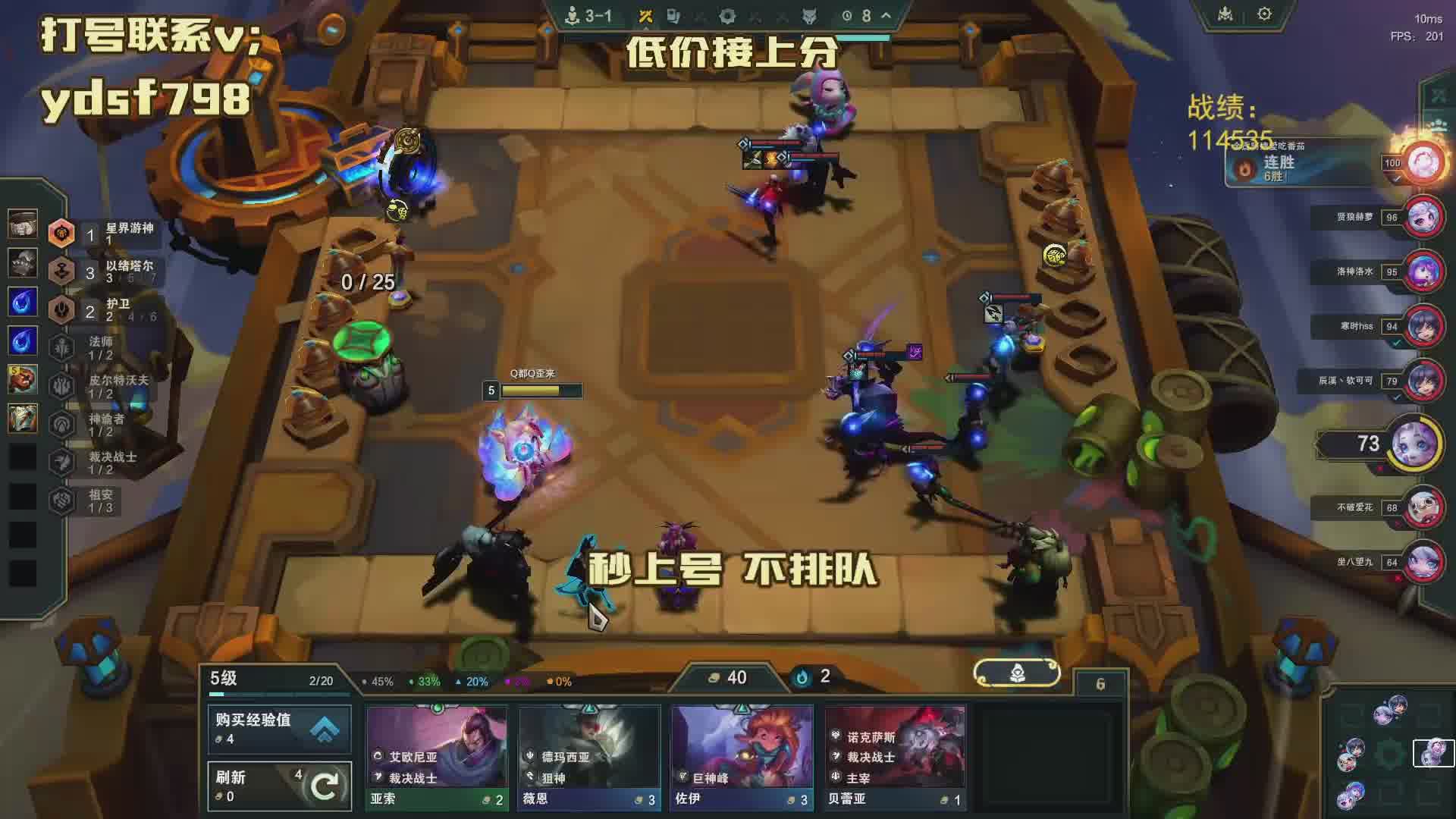1456x819 pixels.
Task: Check player 寒时hss's board
Action: (1423, 326)
